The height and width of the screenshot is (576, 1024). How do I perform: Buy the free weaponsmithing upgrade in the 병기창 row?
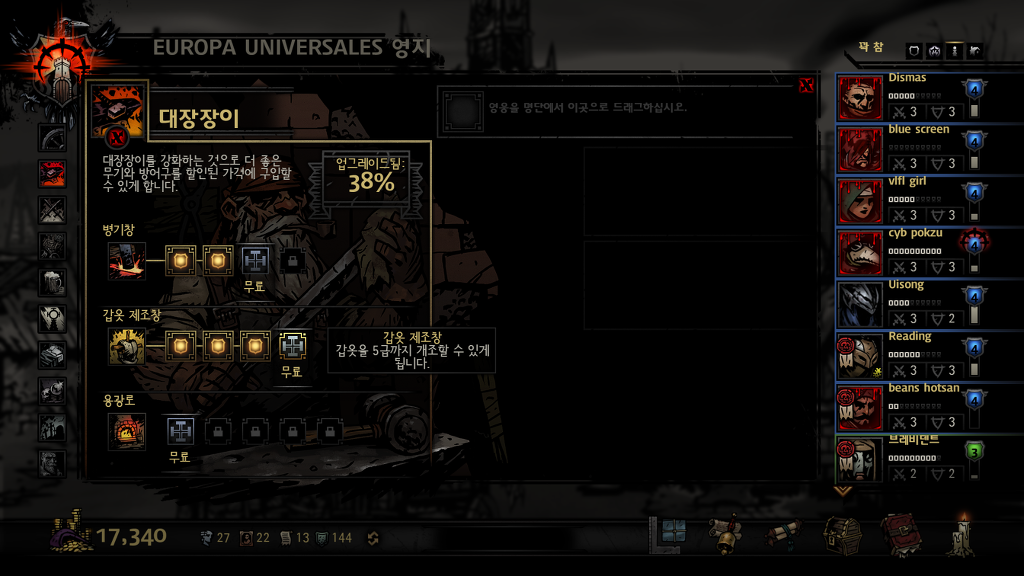256,261
